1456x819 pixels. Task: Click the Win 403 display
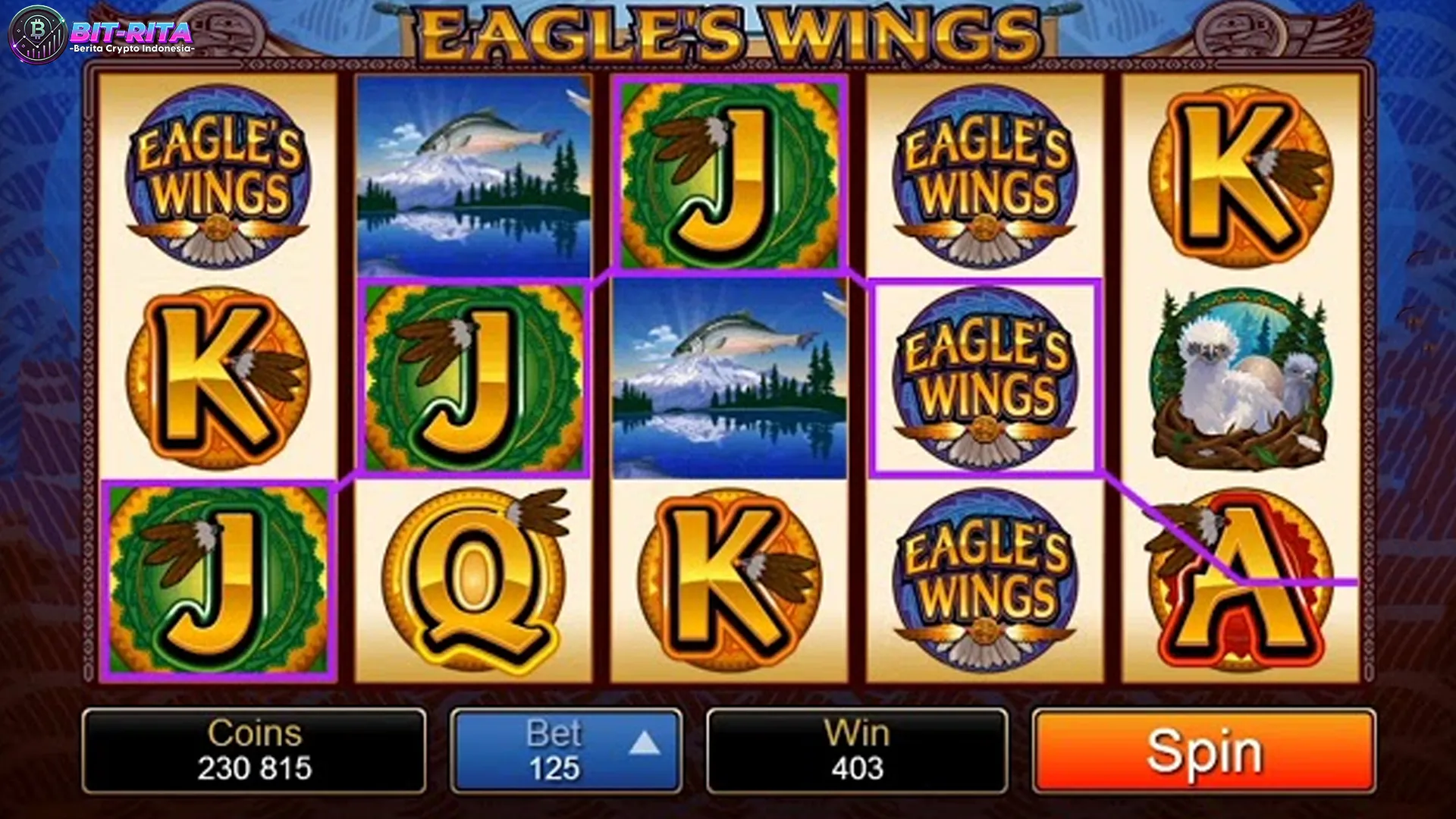pos(857,751)
